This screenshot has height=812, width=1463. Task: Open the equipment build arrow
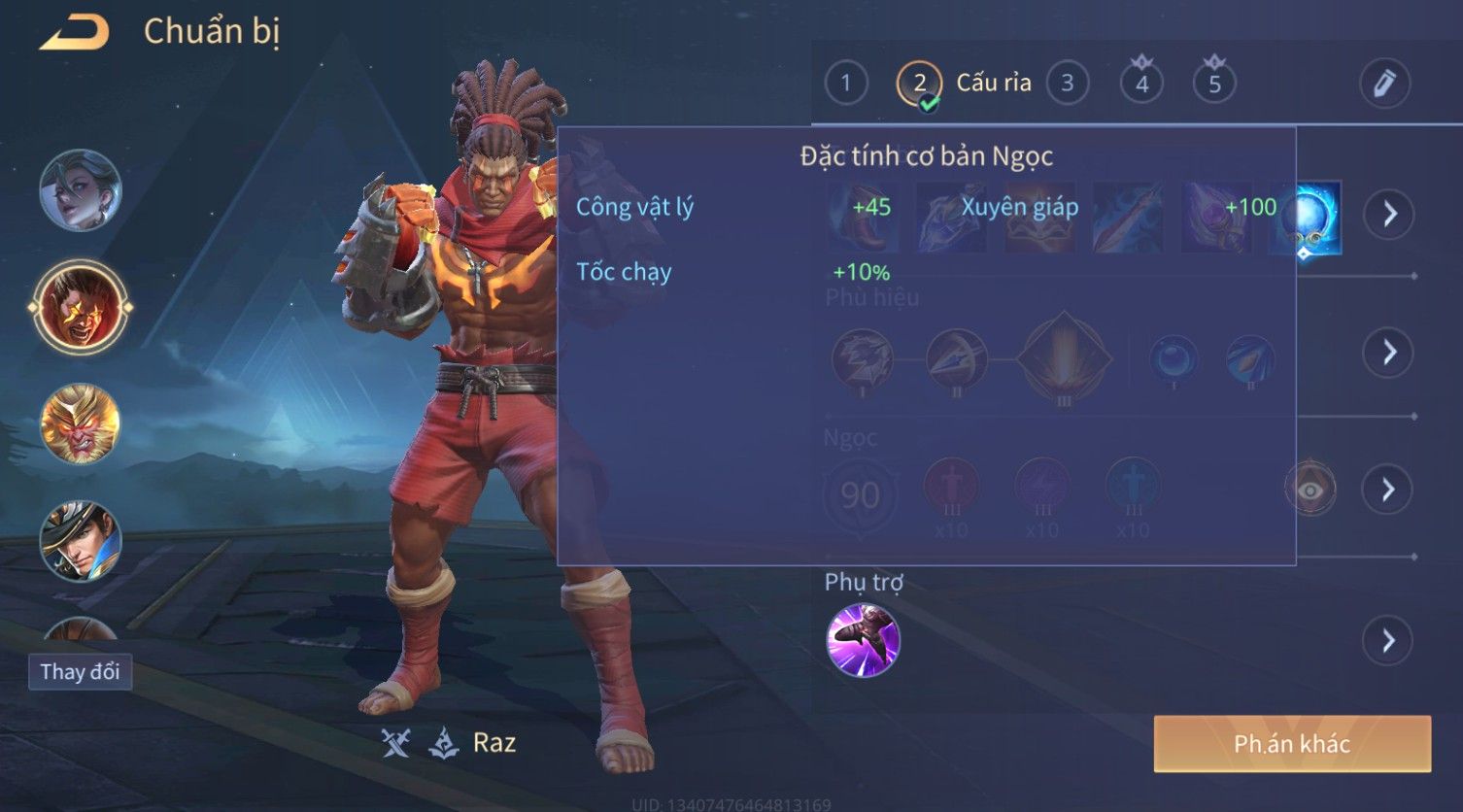click(1389, 214)
